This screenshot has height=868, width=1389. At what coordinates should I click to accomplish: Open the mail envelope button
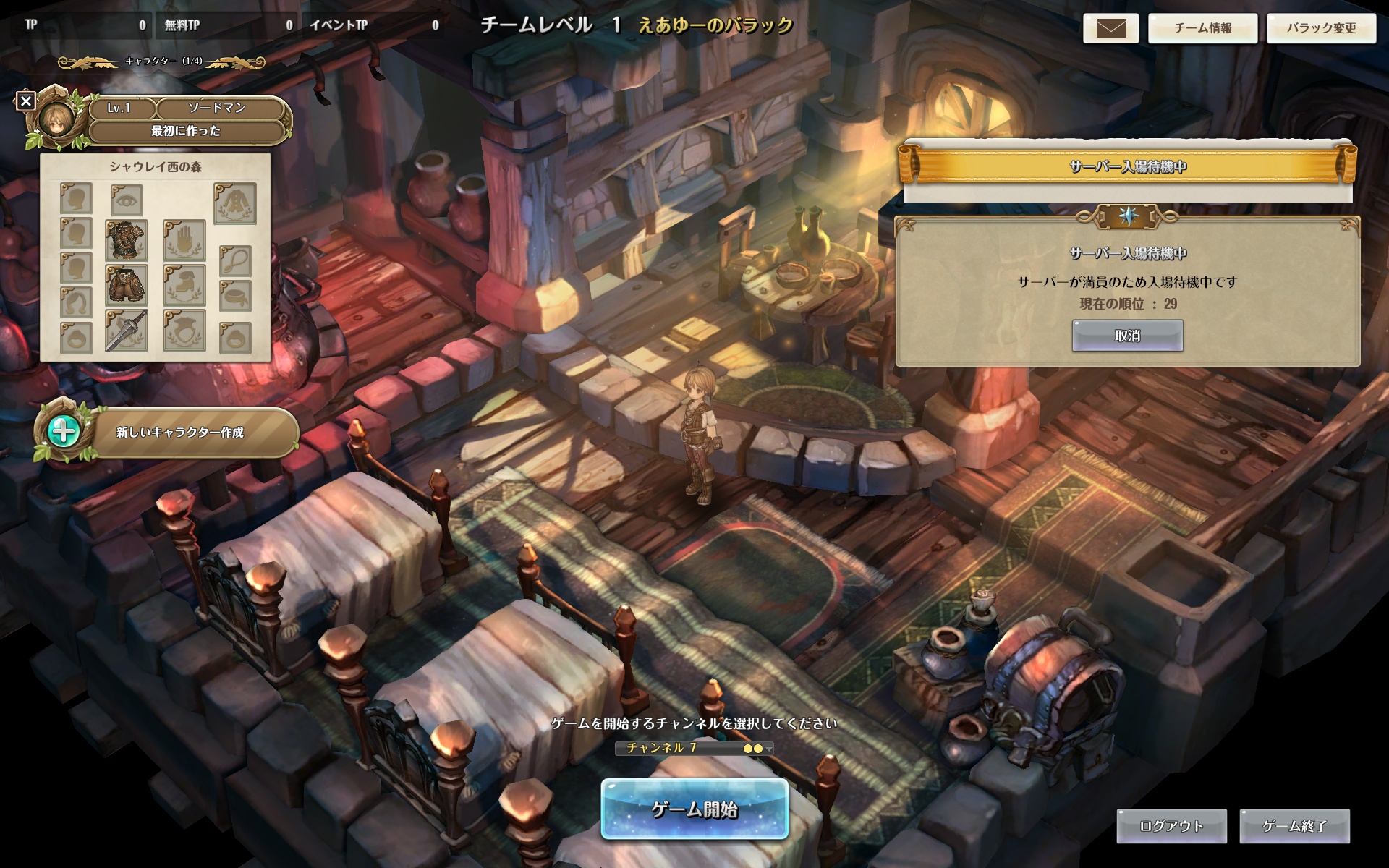point(1110,28)
